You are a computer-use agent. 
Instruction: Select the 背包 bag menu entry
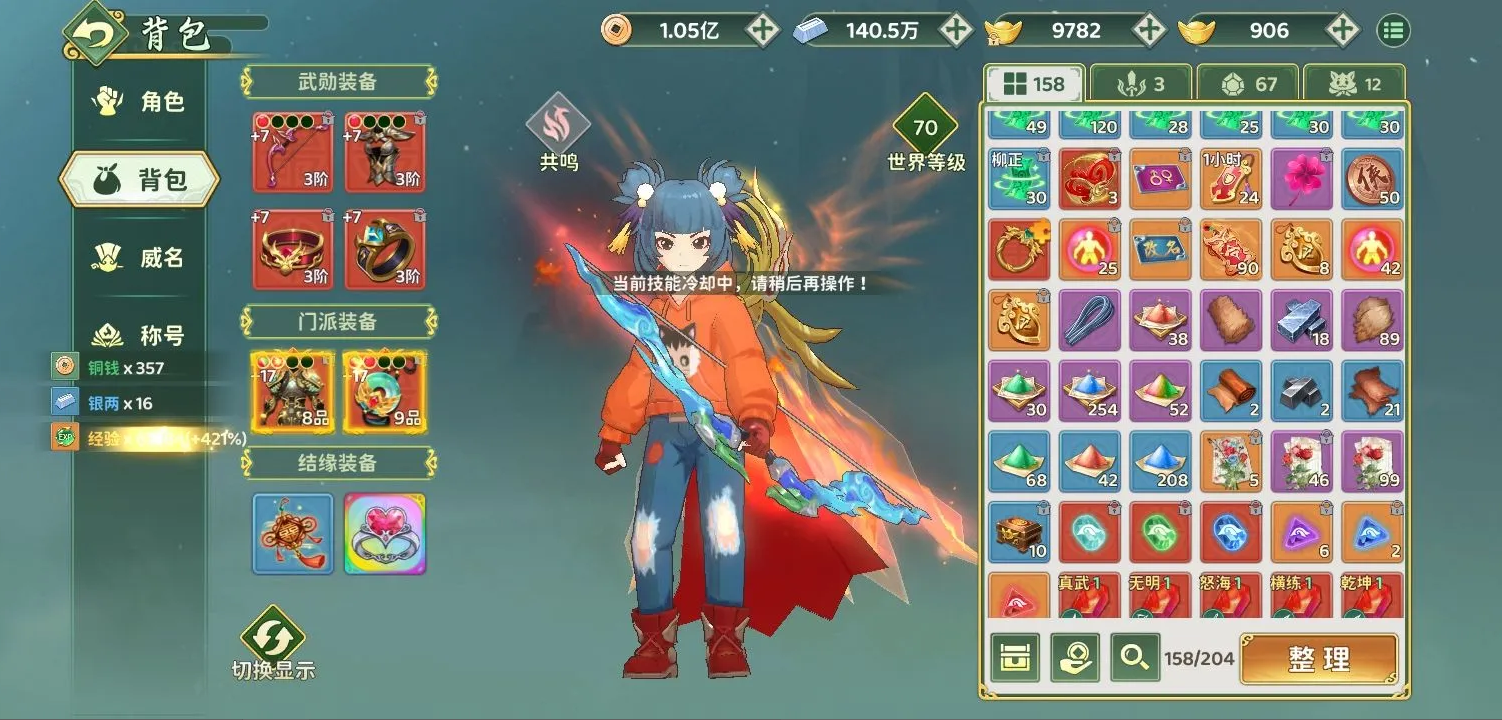(x=140, y=180)
